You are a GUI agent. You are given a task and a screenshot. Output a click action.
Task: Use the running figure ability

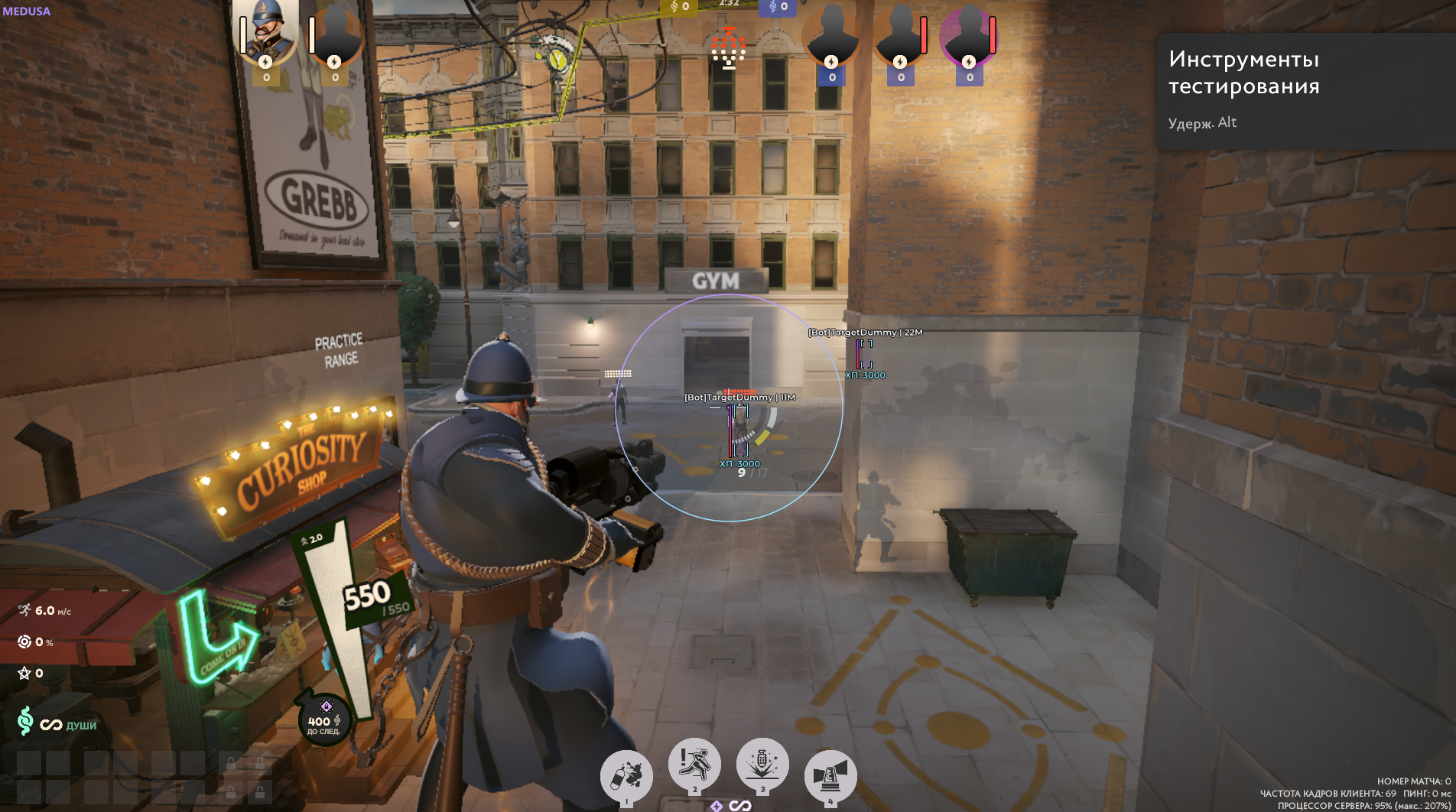[x=694, y=765]
